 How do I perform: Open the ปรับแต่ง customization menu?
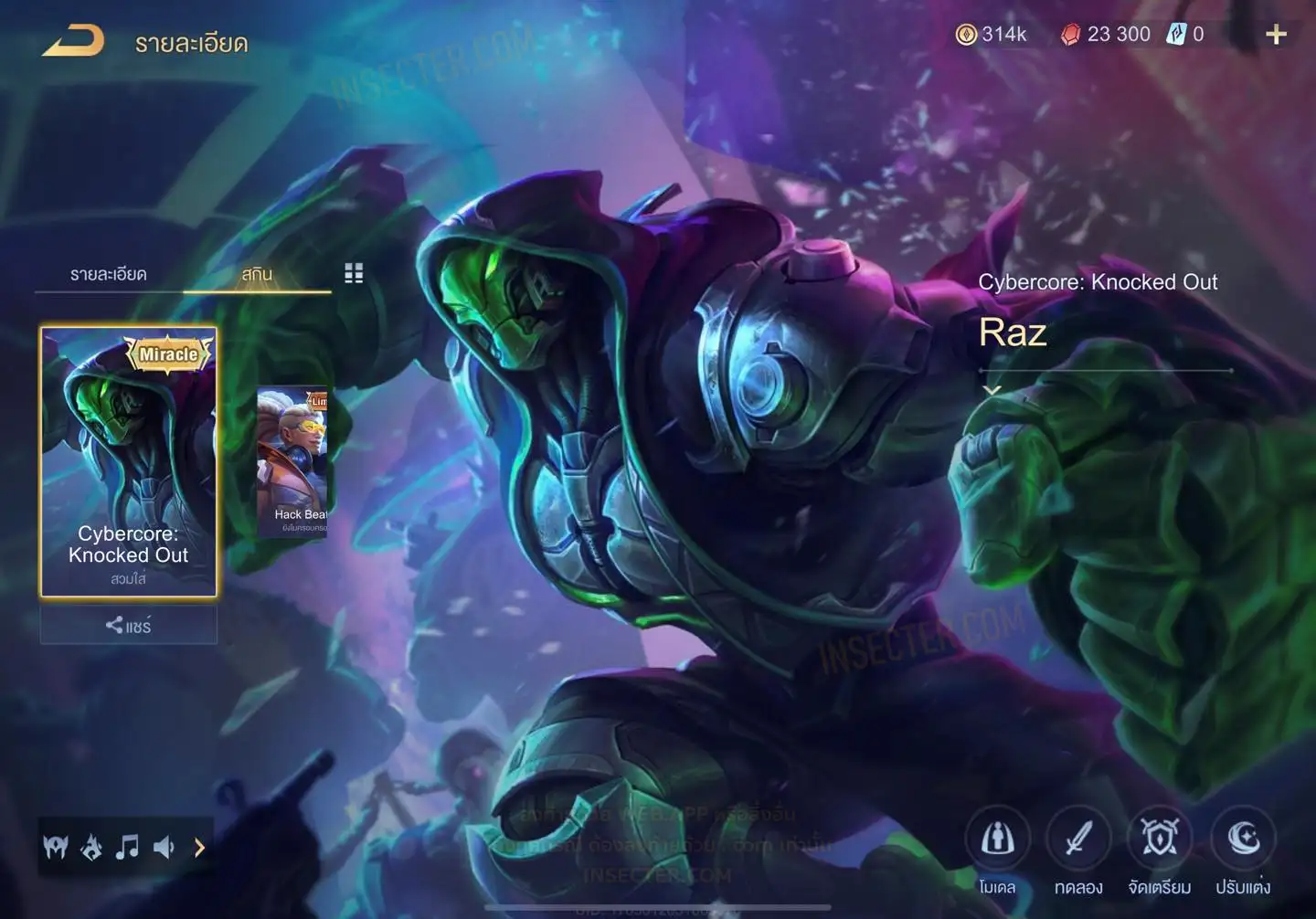tap(1243, 839)
